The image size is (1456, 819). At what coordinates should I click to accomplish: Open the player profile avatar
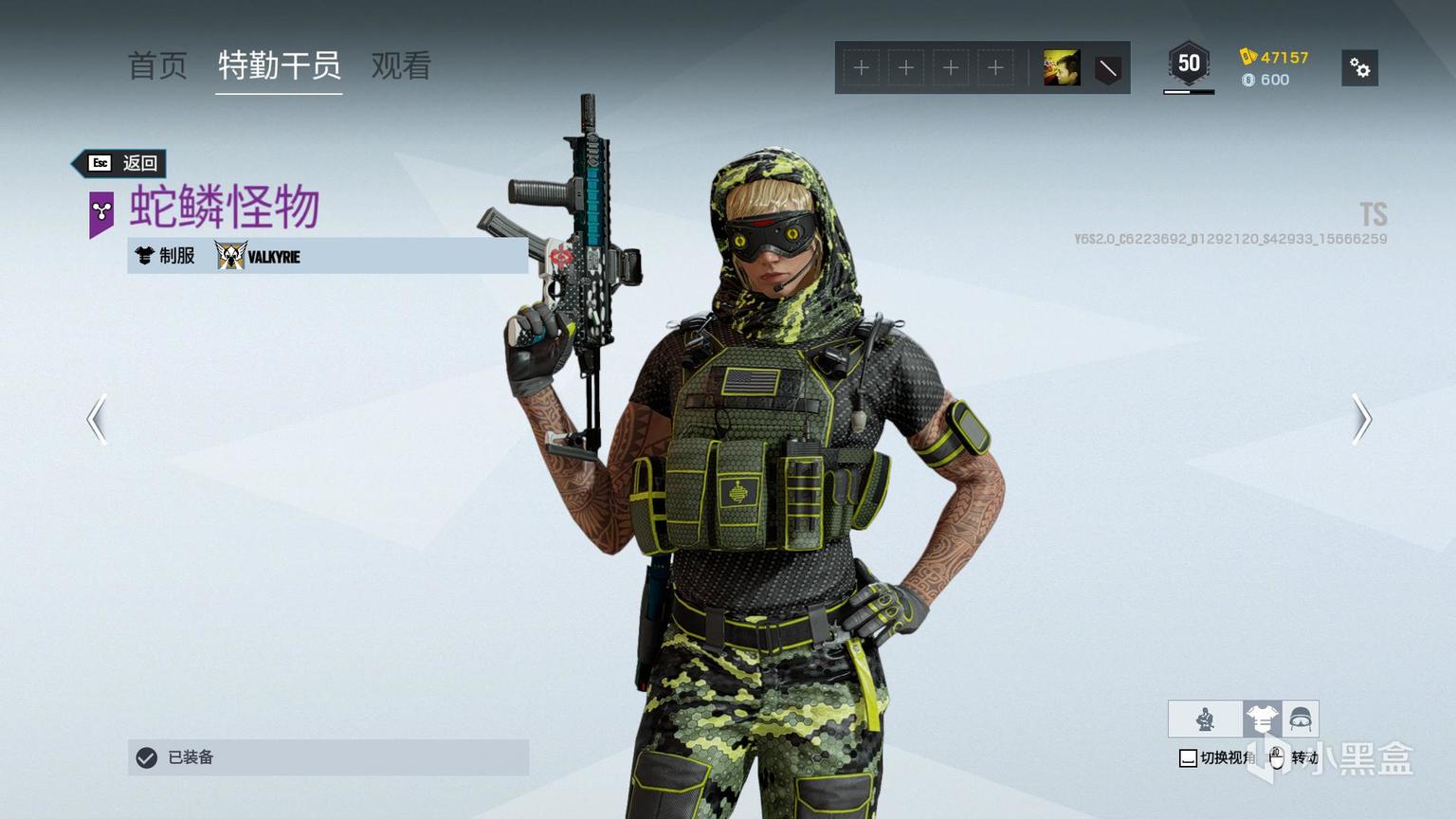pyautogui.click(x=1062, y=68)
